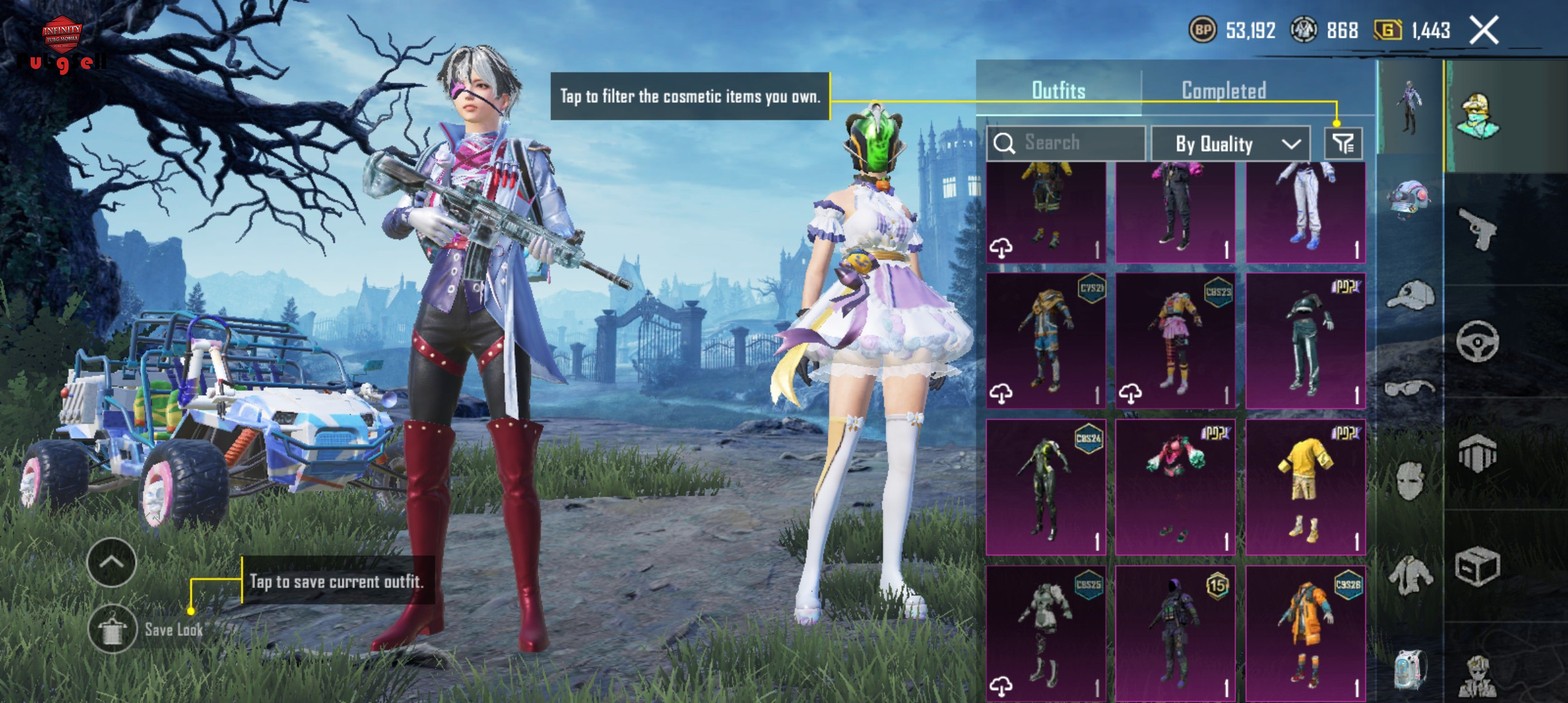Show the face mask category
The width and height of the screenshot is (1568, 703).
(x=1410, y=481)
